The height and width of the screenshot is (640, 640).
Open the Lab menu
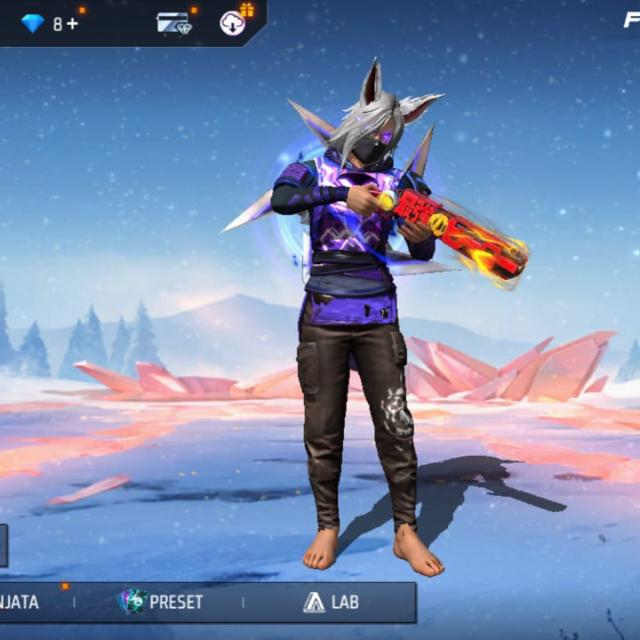point(331,602)
